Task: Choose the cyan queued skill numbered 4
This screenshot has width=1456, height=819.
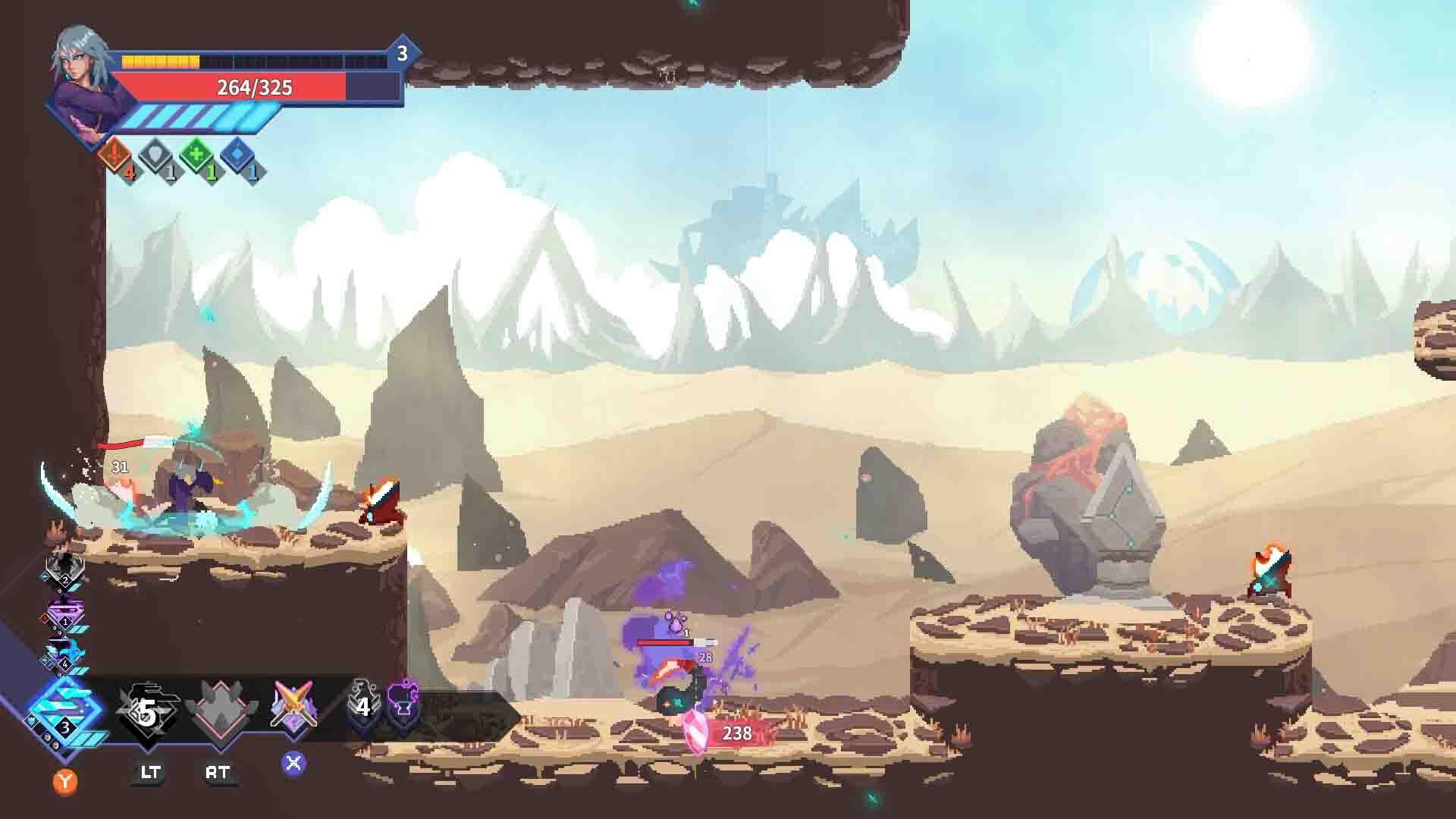Action: 64,655
